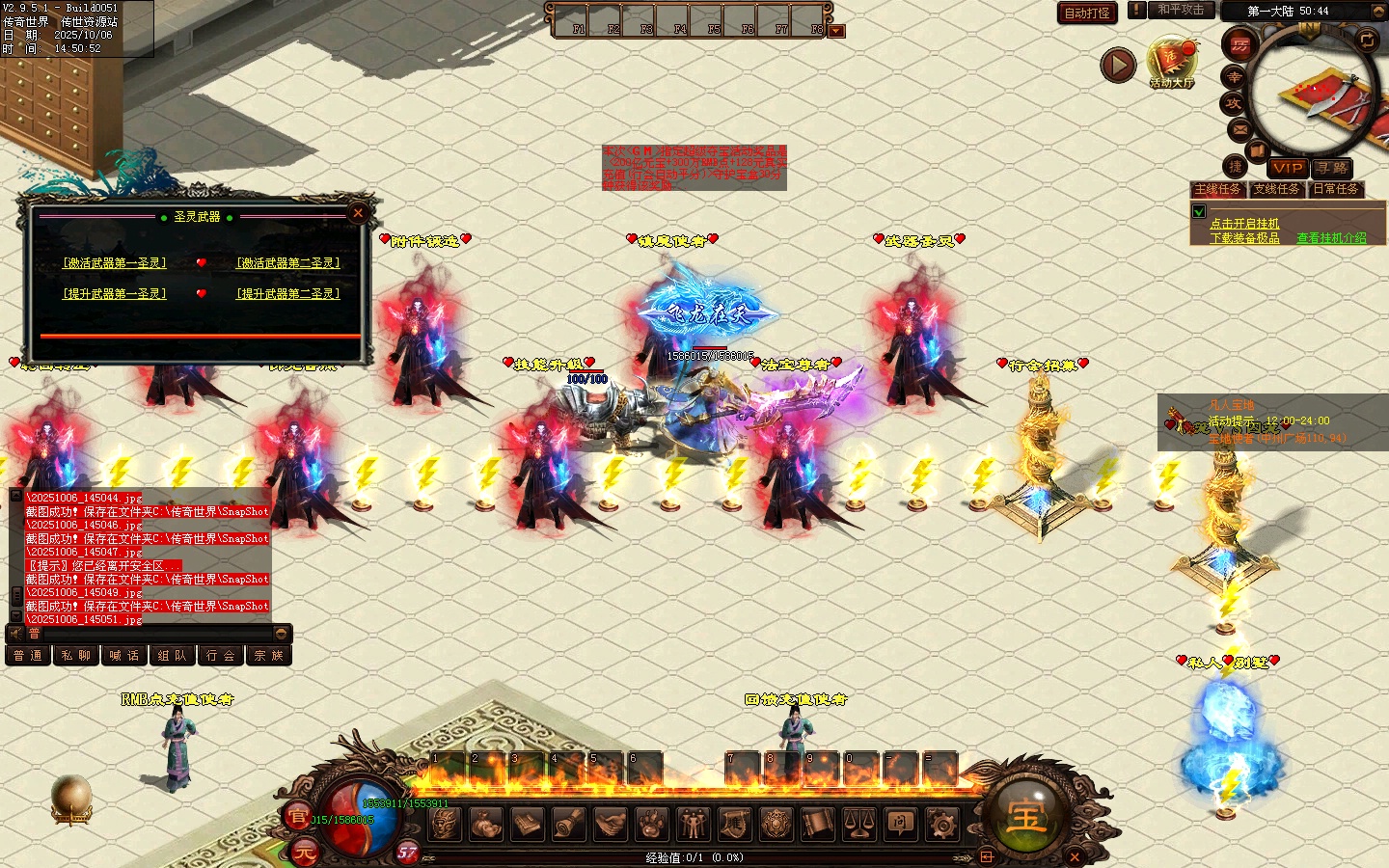The height and width of the screenshot is (868, 1389).
Task: Choose 激活武器第一圣灵 option
Action: (x=115, y=262)
